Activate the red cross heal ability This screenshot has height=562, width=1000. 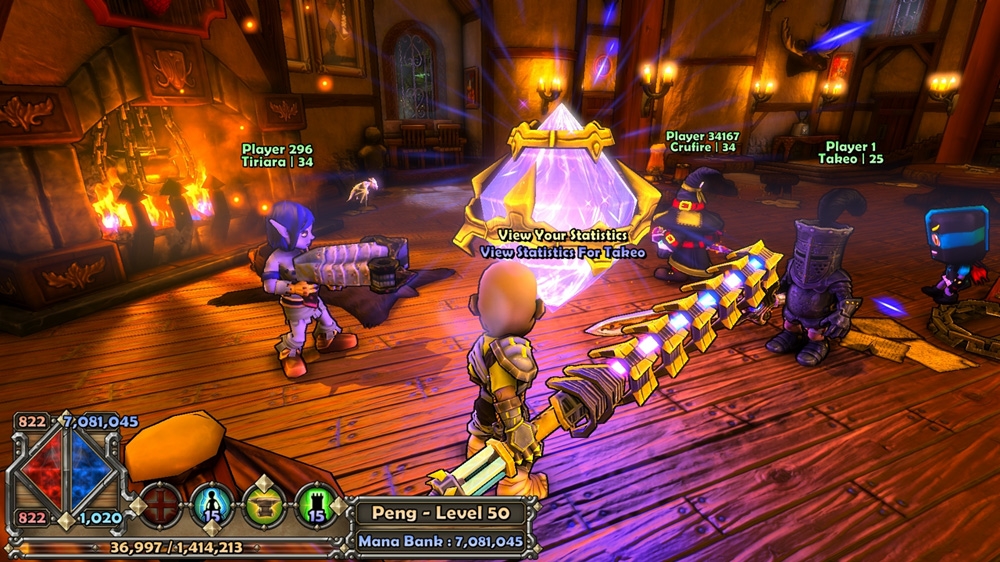(x=160, y=505)
